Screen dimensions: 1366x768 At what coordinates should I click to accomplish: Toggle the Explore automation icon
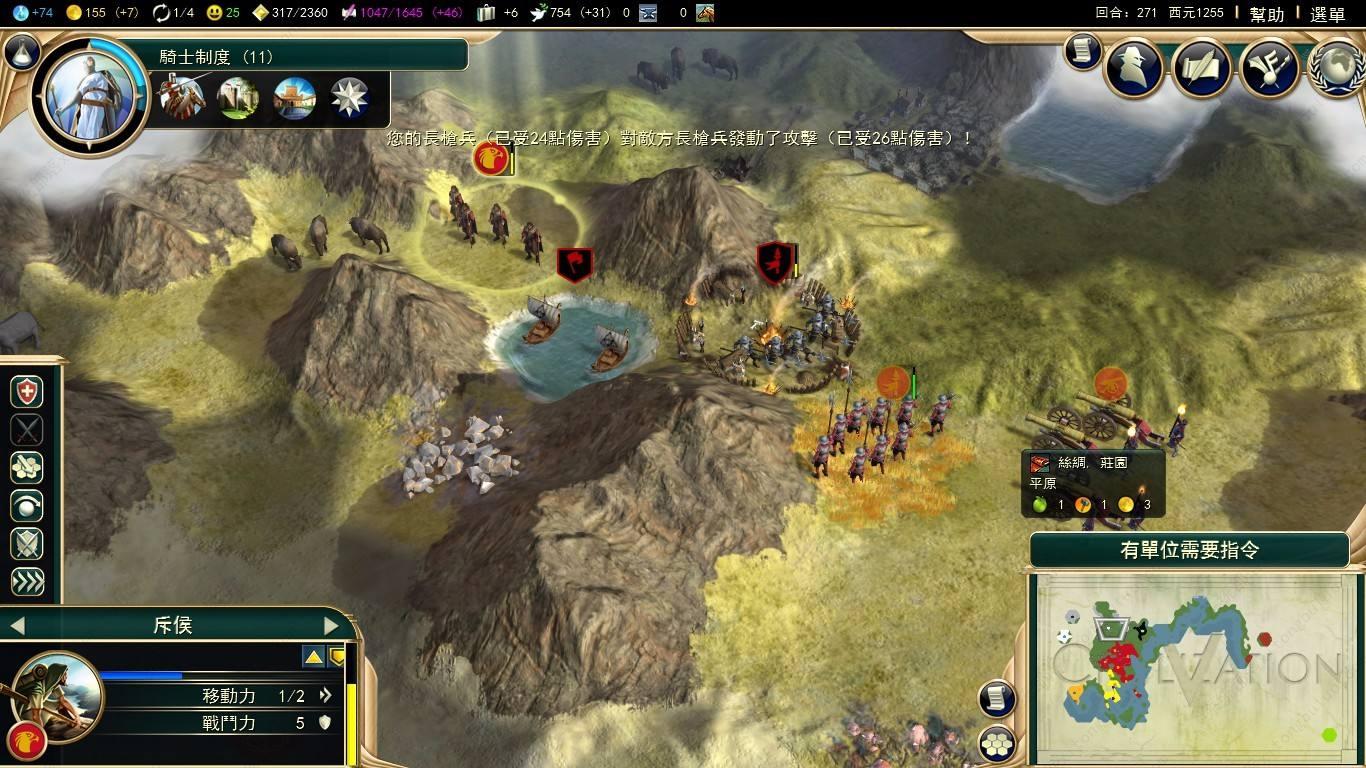click(25, 468)
